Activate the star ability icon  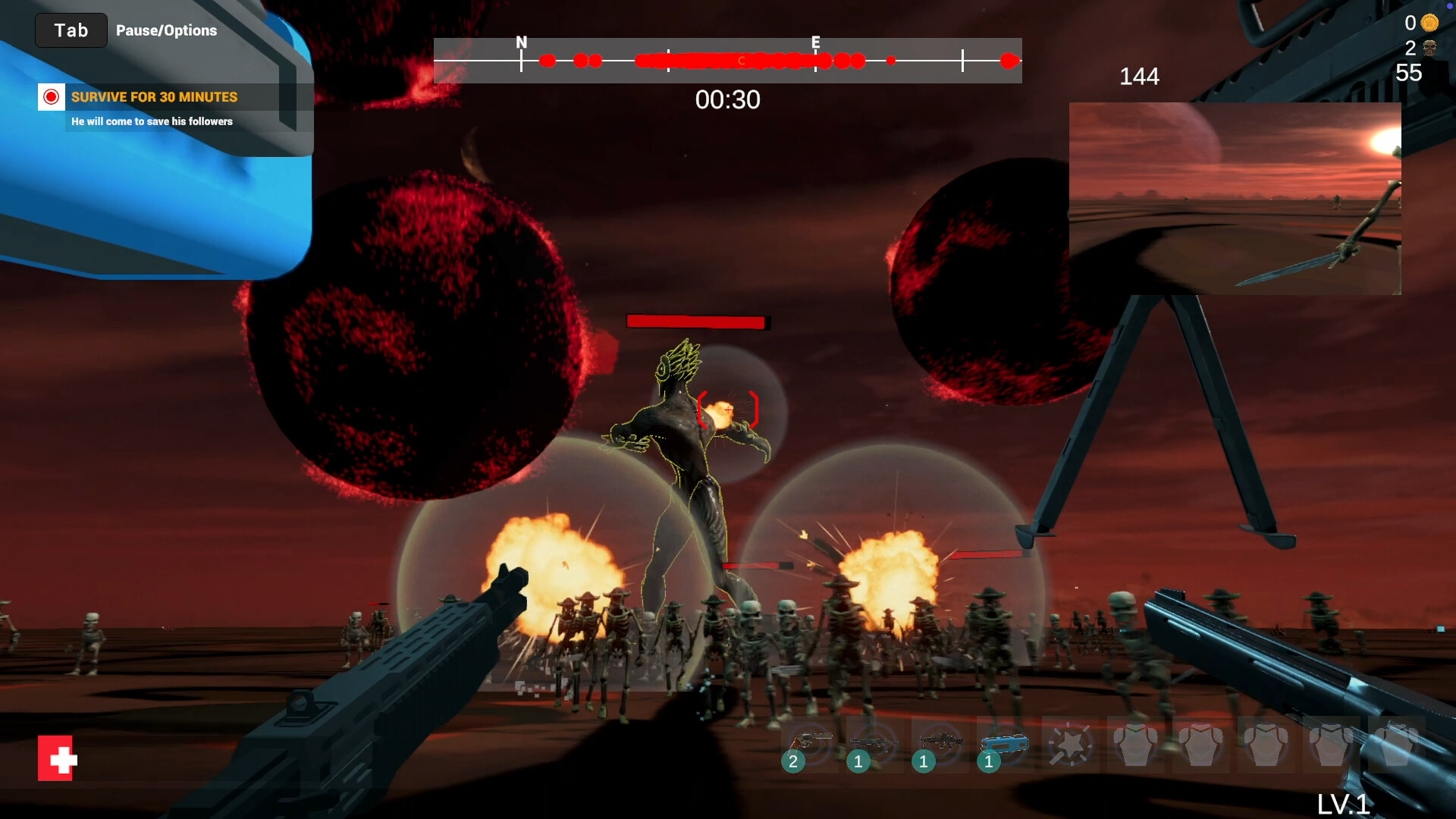click(x=1072, y=743)
